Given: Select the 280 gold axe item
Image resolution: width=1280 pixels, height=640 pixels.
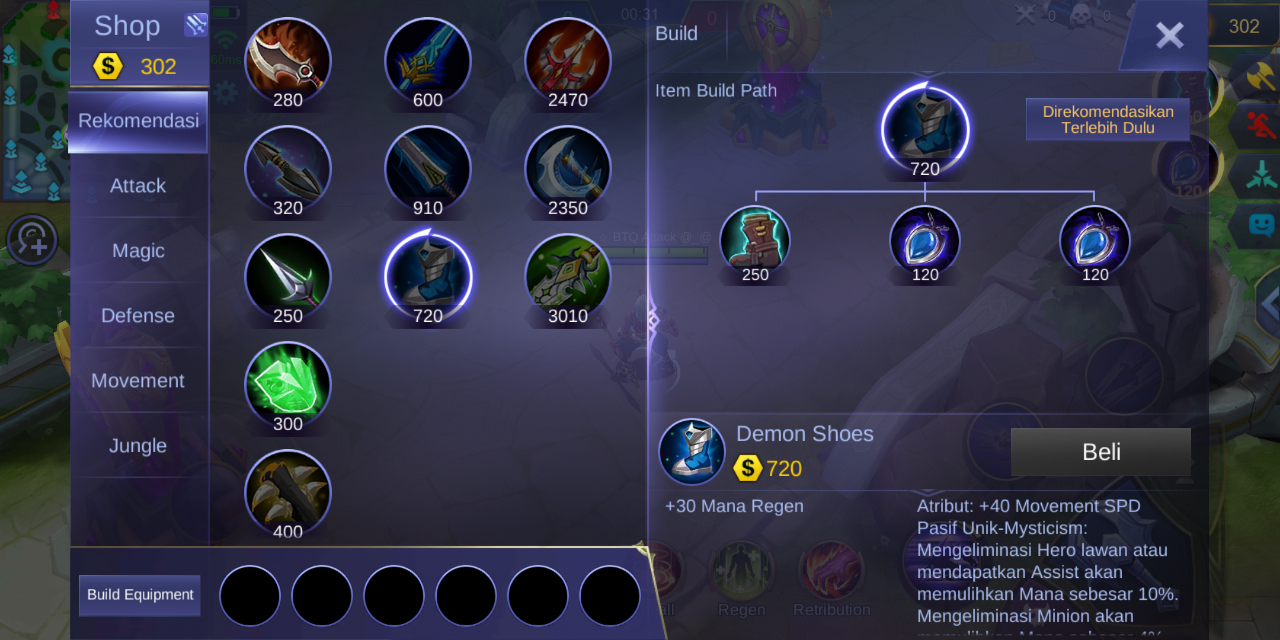Looking at the screenshot, I should pyautogui.click(x=288, y=60).
